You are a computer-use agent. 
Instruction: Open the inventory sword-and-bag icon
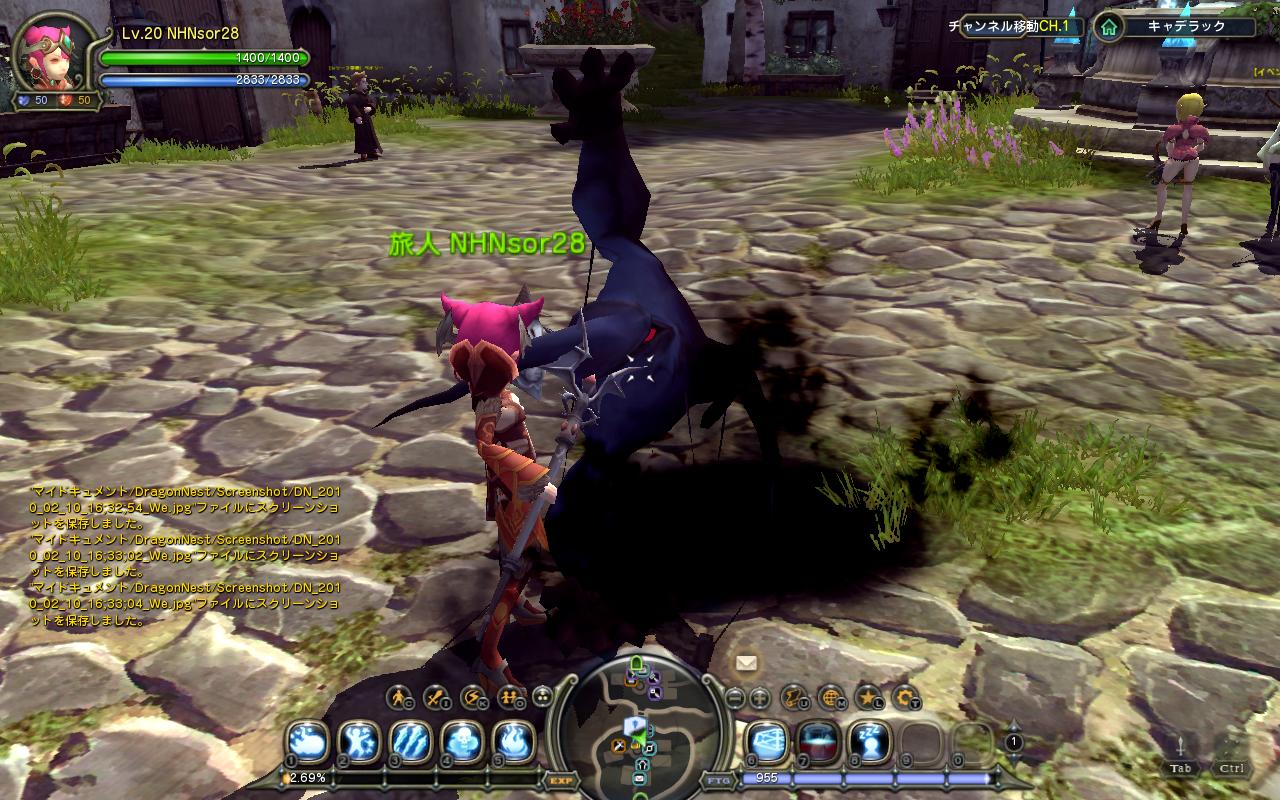436,696
